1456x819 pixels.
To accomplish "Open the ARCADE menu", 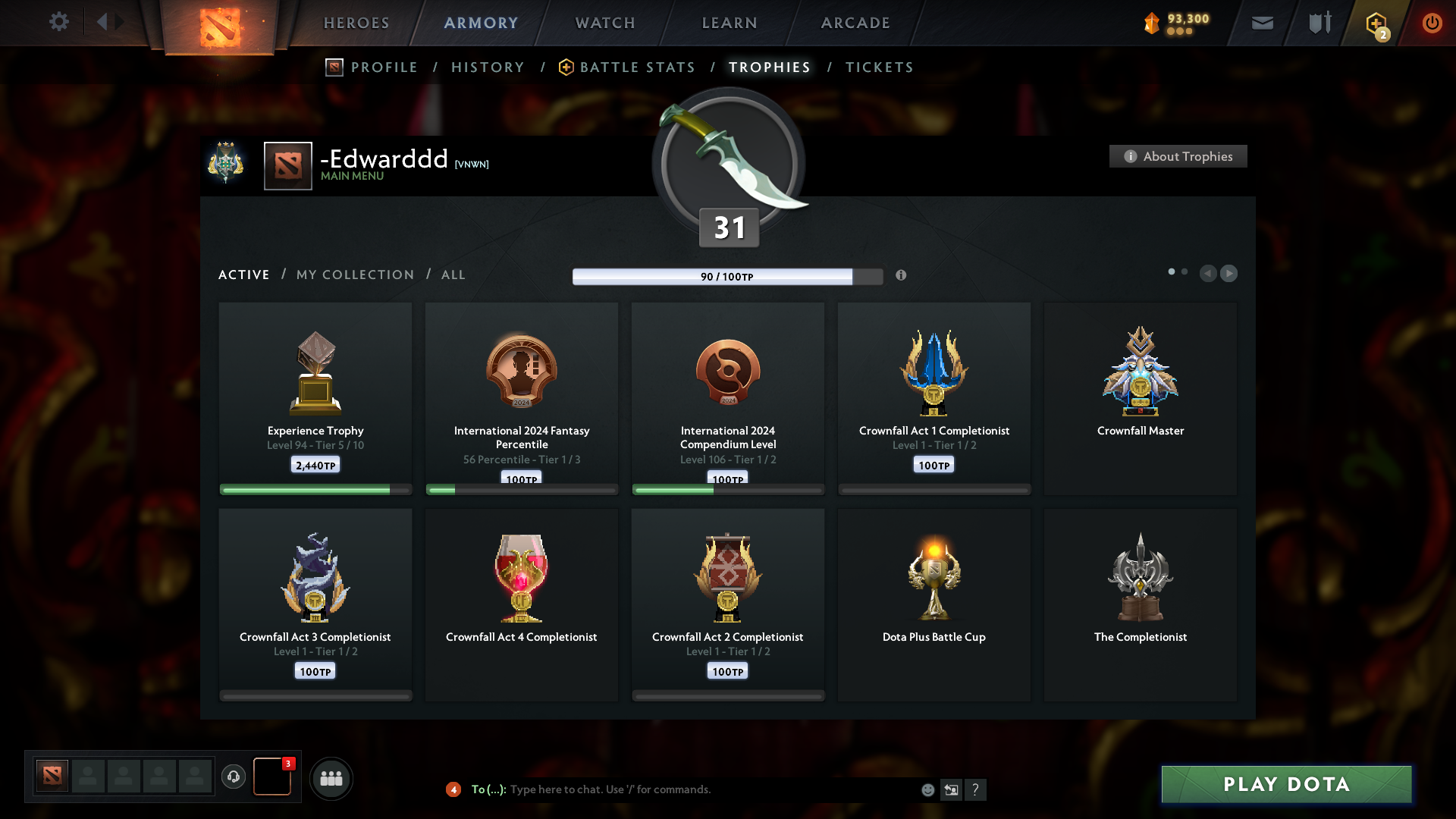I will point(855,23).
